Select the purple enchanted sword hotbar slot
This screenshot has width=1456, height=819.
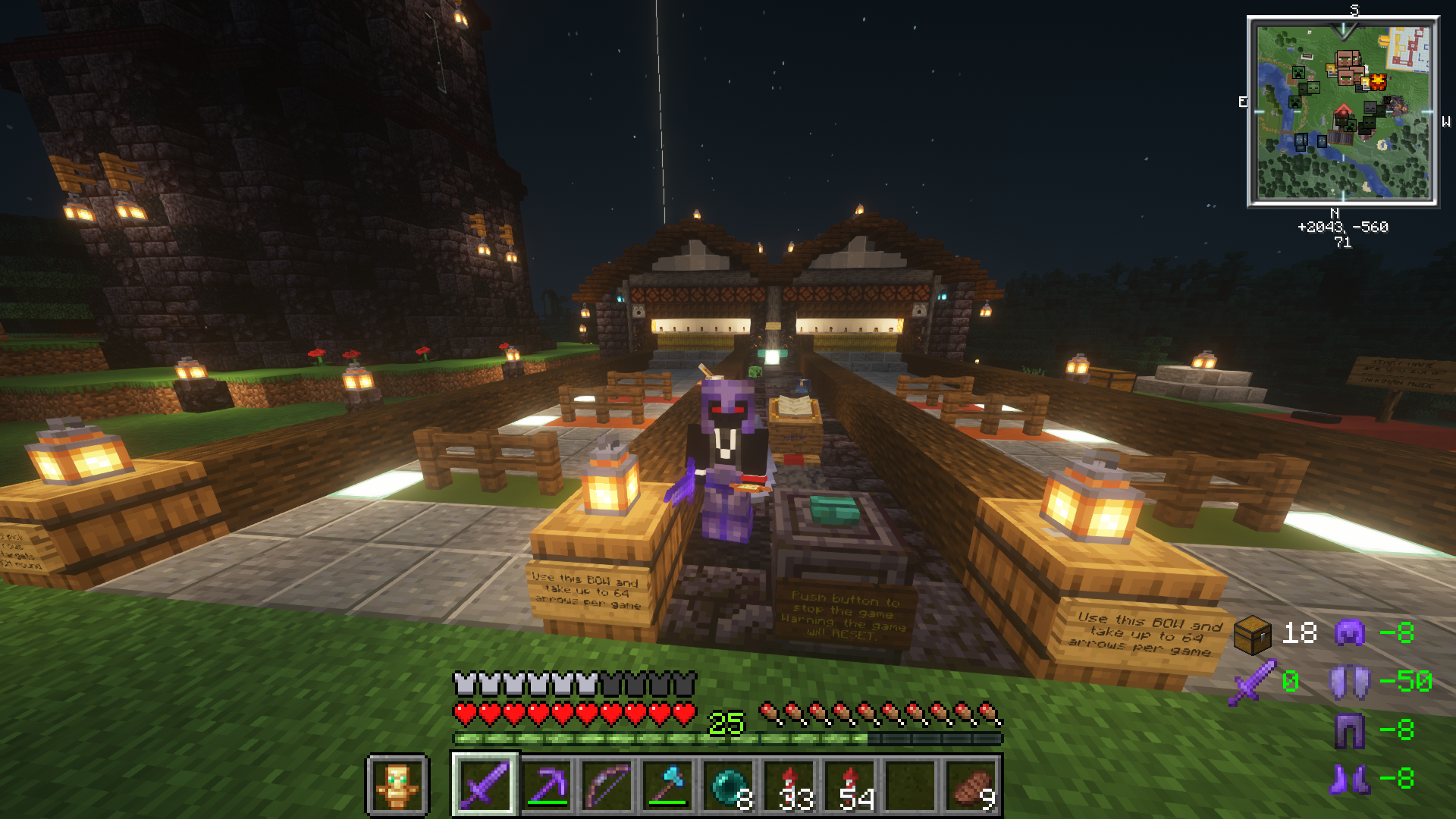[485, 785]
